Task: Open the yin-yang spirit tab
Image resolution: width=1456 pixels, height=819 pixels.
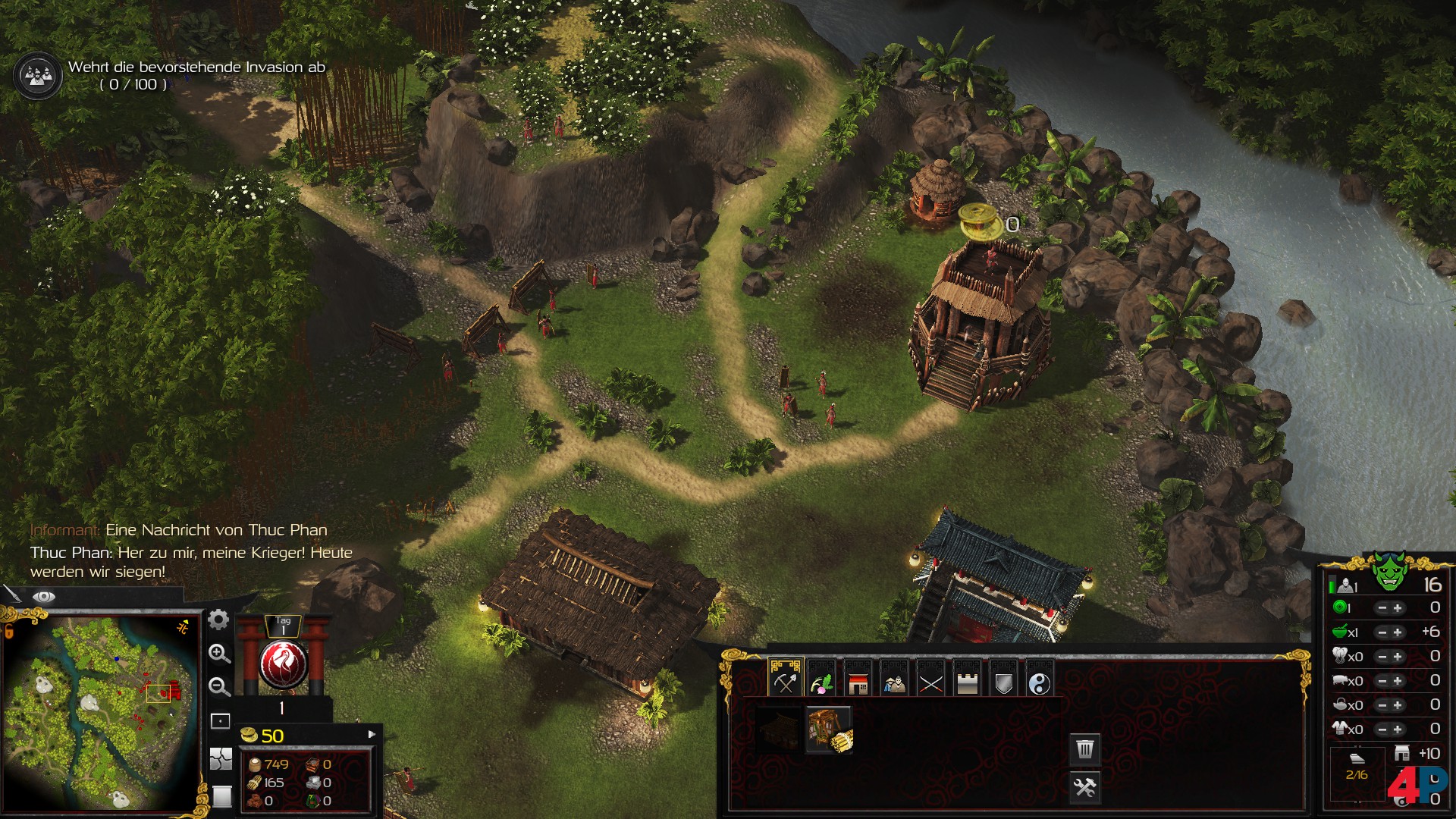Action: [1040, 680]
